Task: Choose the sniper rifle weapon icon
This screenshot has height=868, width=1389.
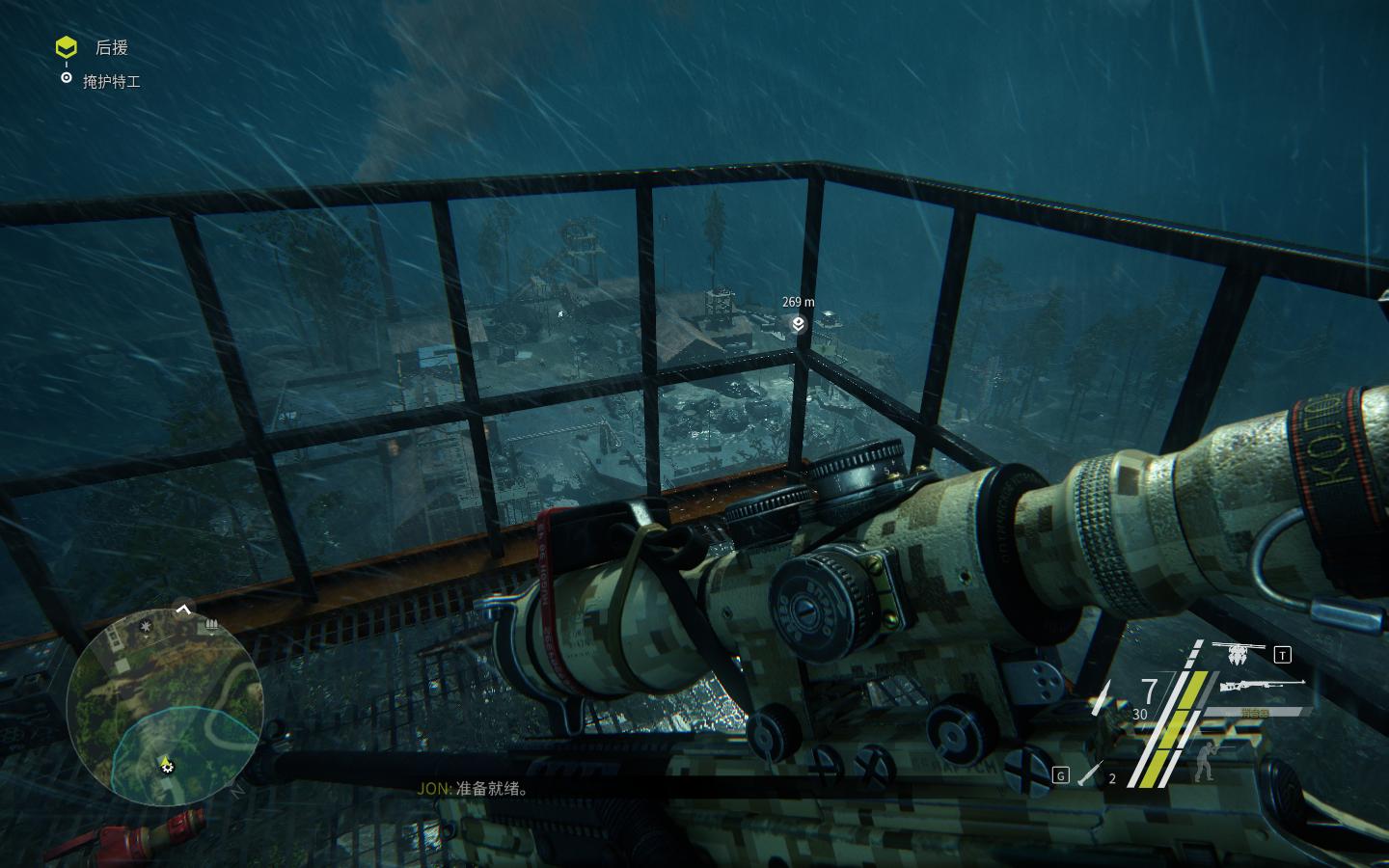Action: pyautogui.click(x=1261, y=687)
